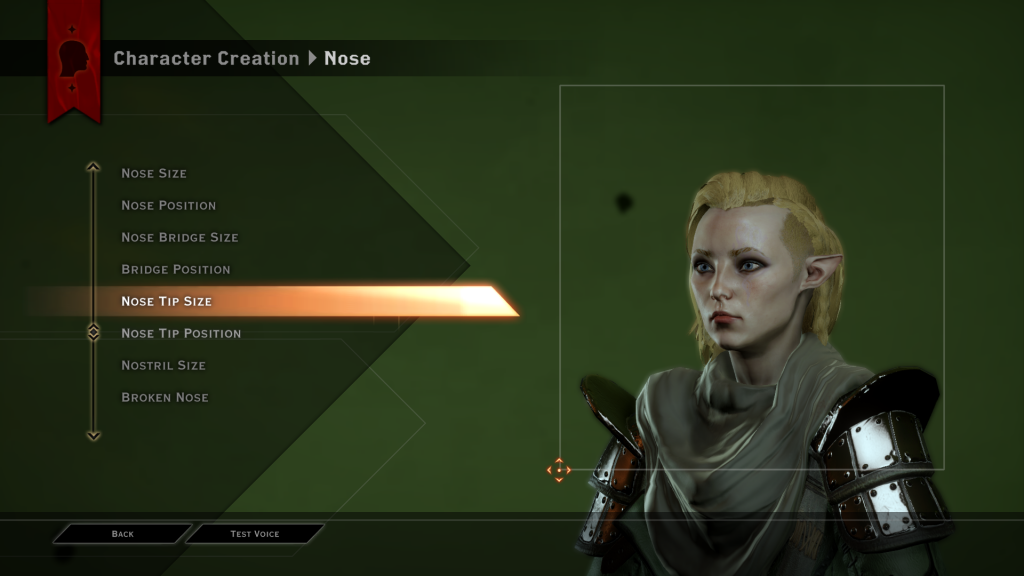
Task: Click the red head-silhouette banner icon
Action: pyautogui.click(x=74, y=59)
